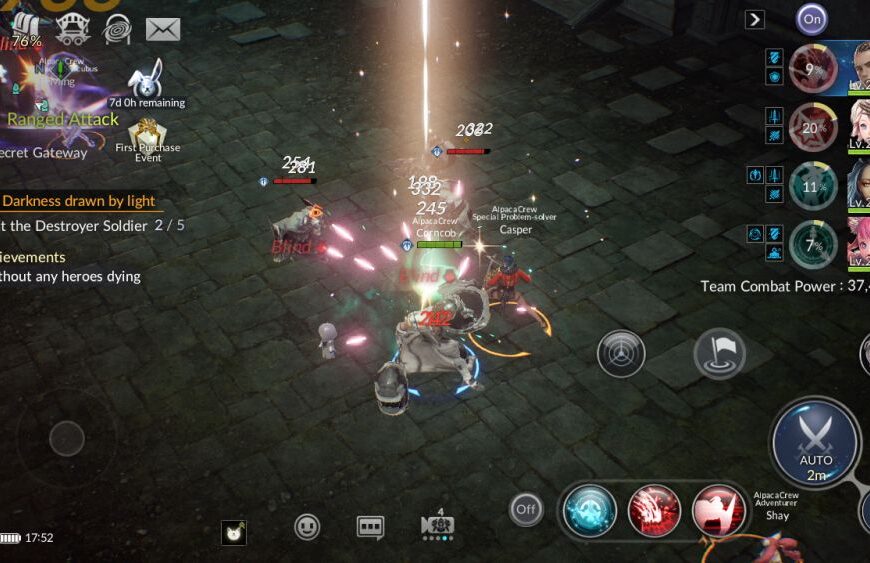Image resolution: width=870 pixels, height=563 pixels.
Task: Open the swirling portal icon
Action: [117, 28]
